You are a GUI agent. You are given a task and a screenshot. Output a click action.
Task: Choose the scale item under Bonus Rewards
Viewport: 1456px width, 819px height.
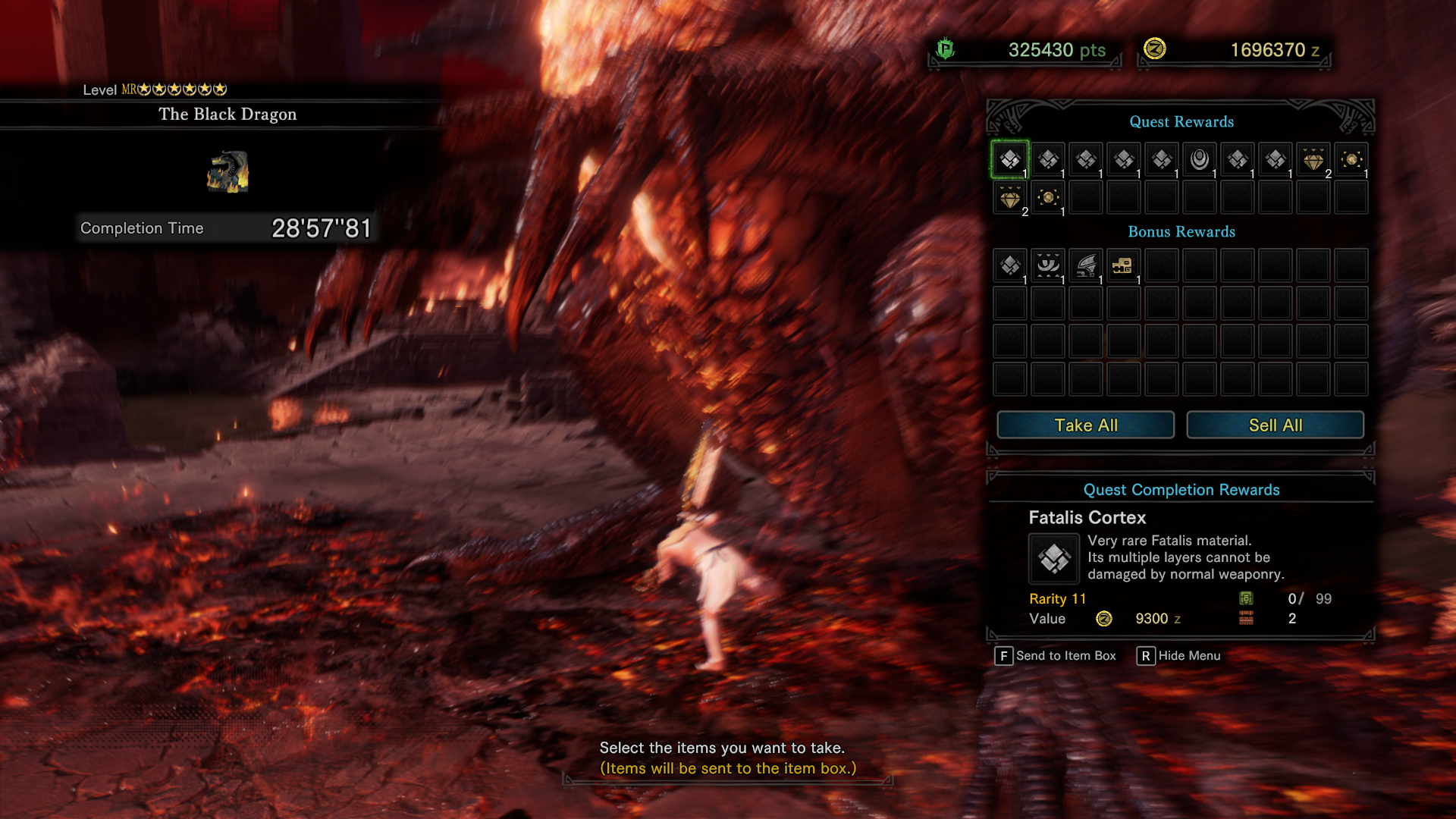point(1010,265)
